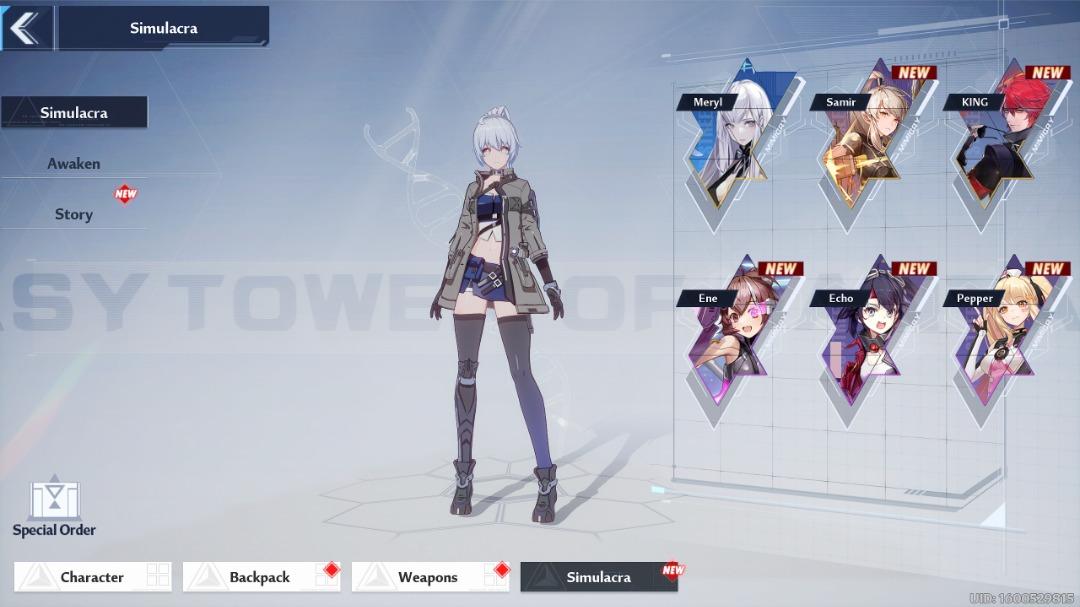This screenshot has width=1080, height=607.
Task: Switch to the Weapons tab
Action: (428, 577)
